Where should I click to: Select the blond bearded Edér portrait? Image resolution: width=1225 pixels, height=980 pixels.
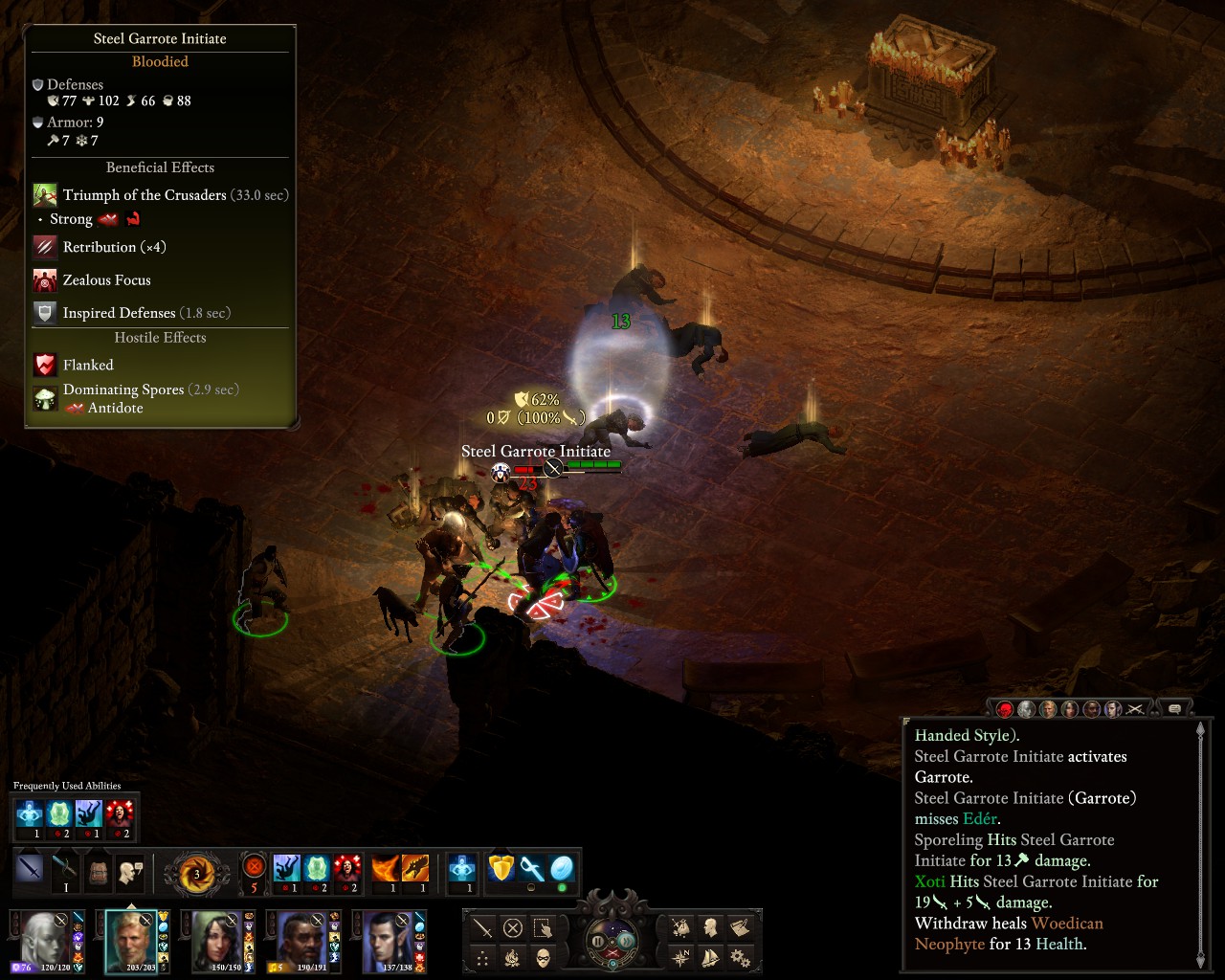click(x=131, y=938)
